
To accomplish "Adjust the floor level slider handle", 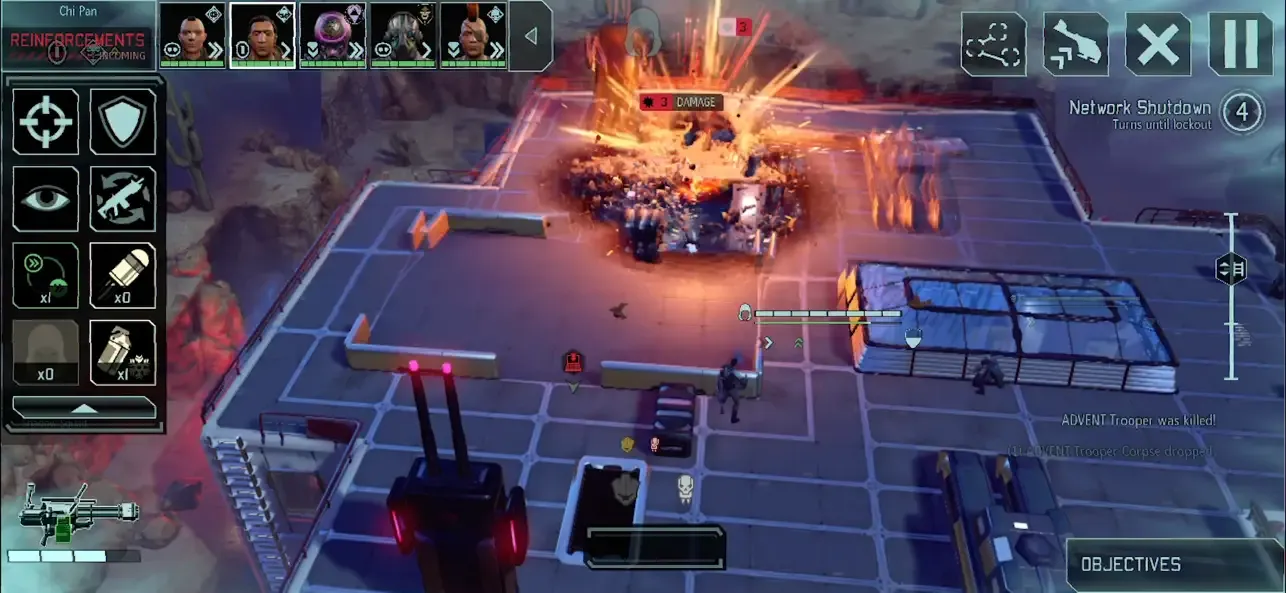I will pyautogui.click(x=1231, y=269).
